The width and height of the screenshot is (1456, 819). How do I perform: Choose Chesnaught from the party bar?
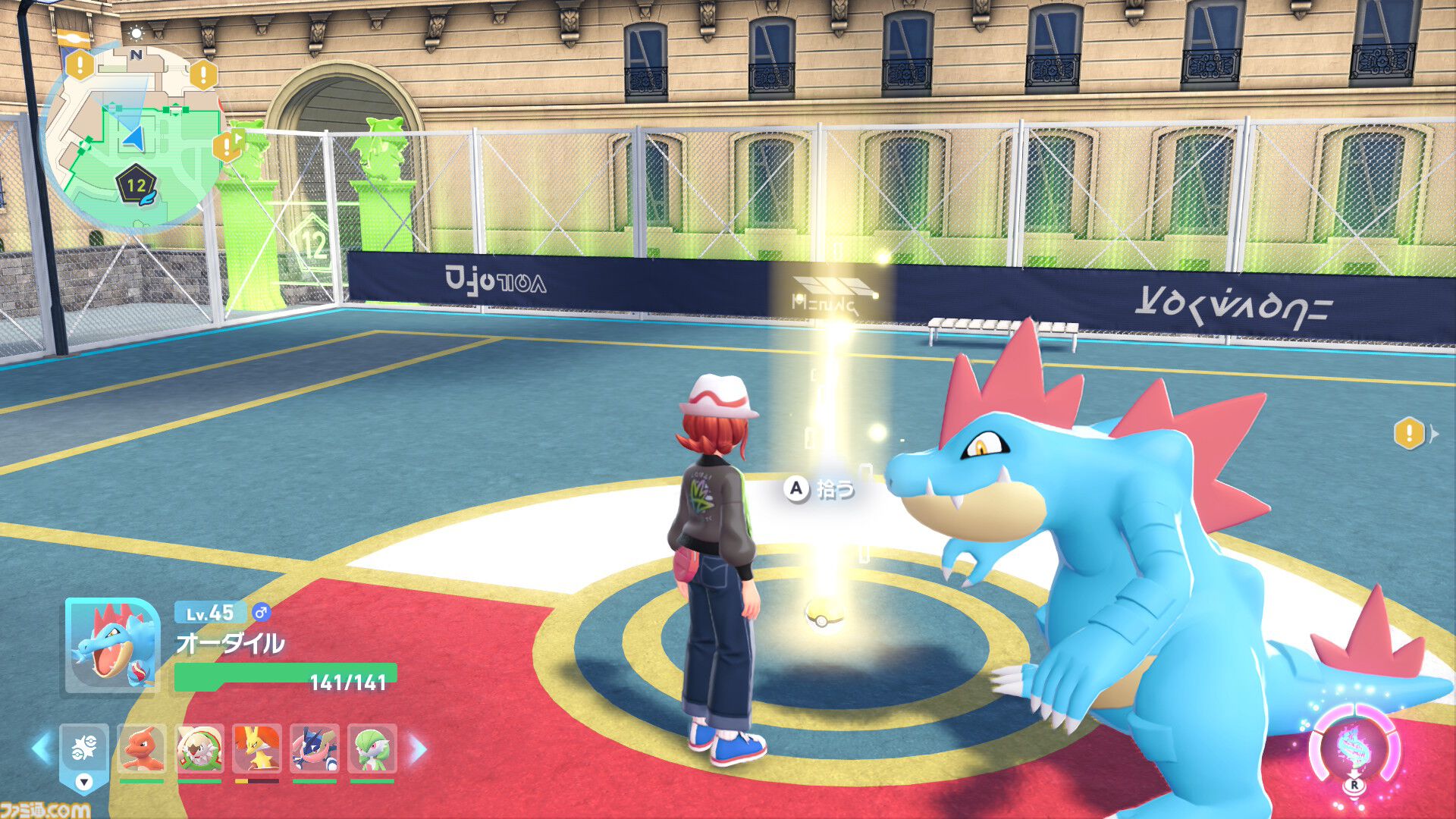(x=199, y=749)
